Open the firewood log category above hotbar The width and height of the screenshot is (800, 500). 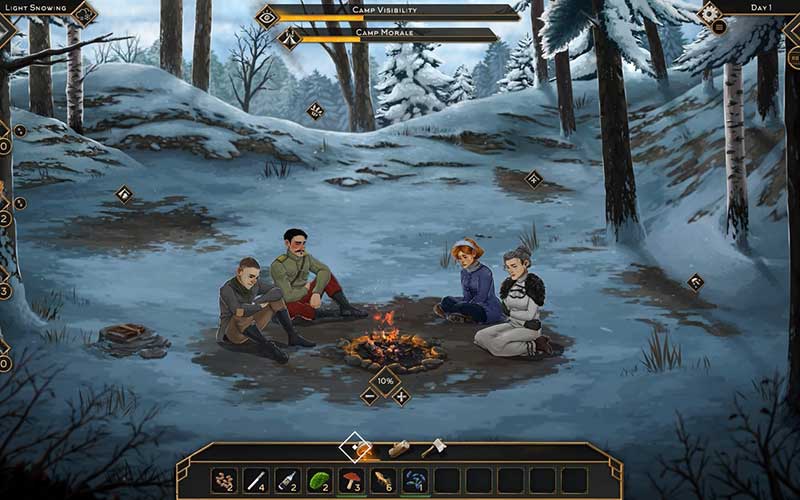[x=399, y=449]
